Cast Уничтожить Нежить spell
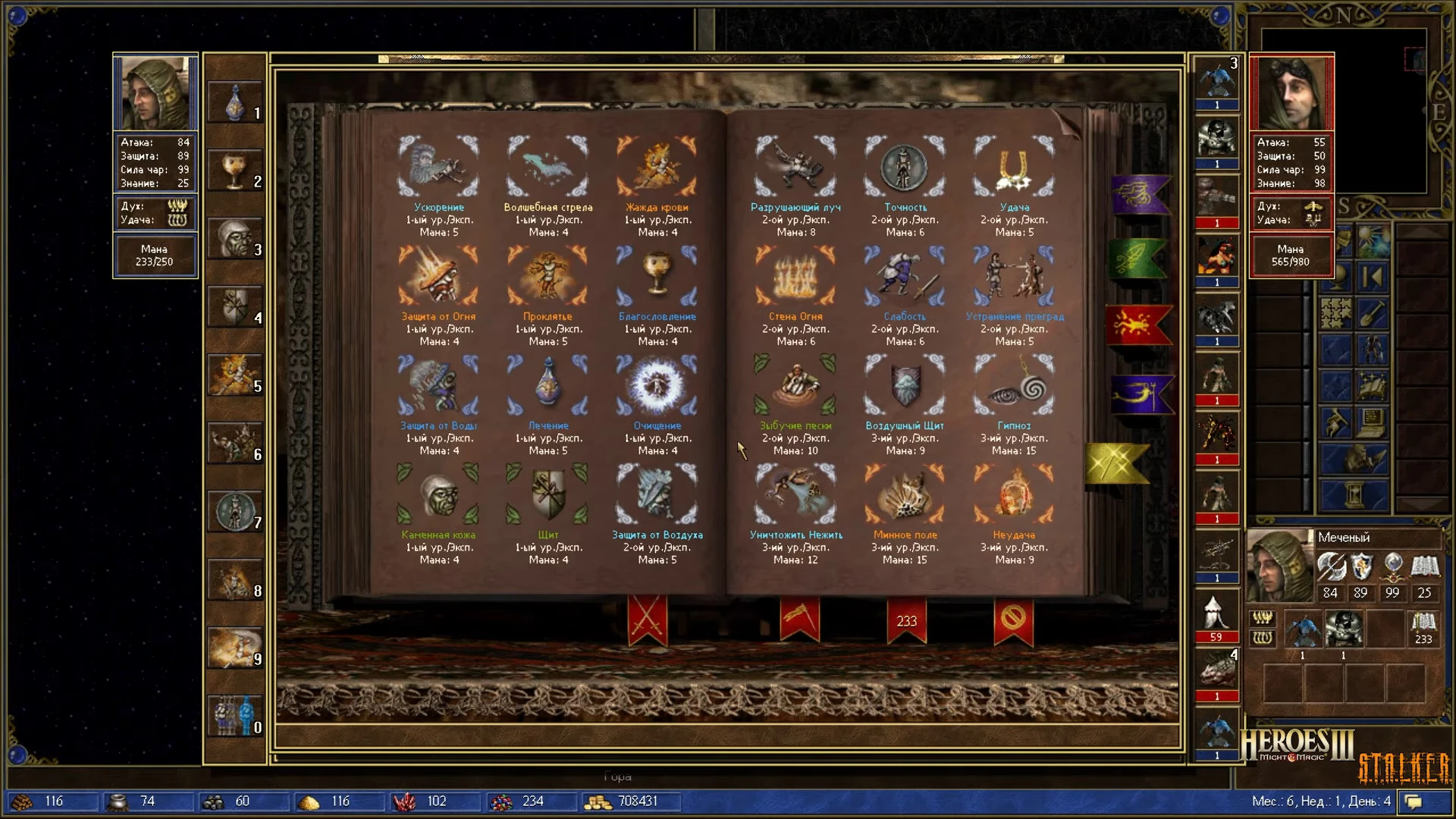Image resolution: width=1456 pixels, height=819 pixels. (x=795, y=495)
